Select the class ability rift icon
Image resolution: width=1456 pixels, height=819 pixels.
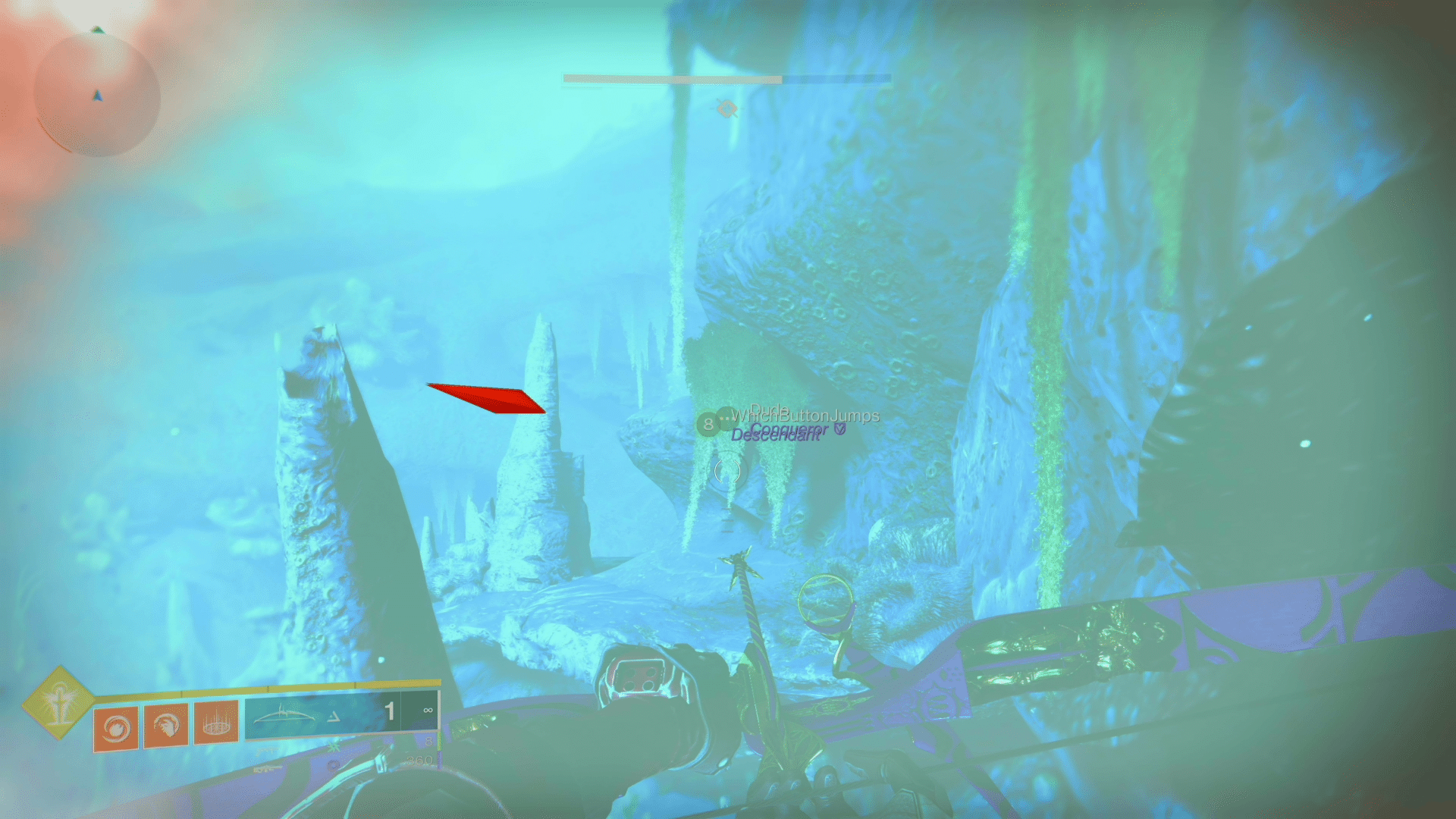point(218,720)
